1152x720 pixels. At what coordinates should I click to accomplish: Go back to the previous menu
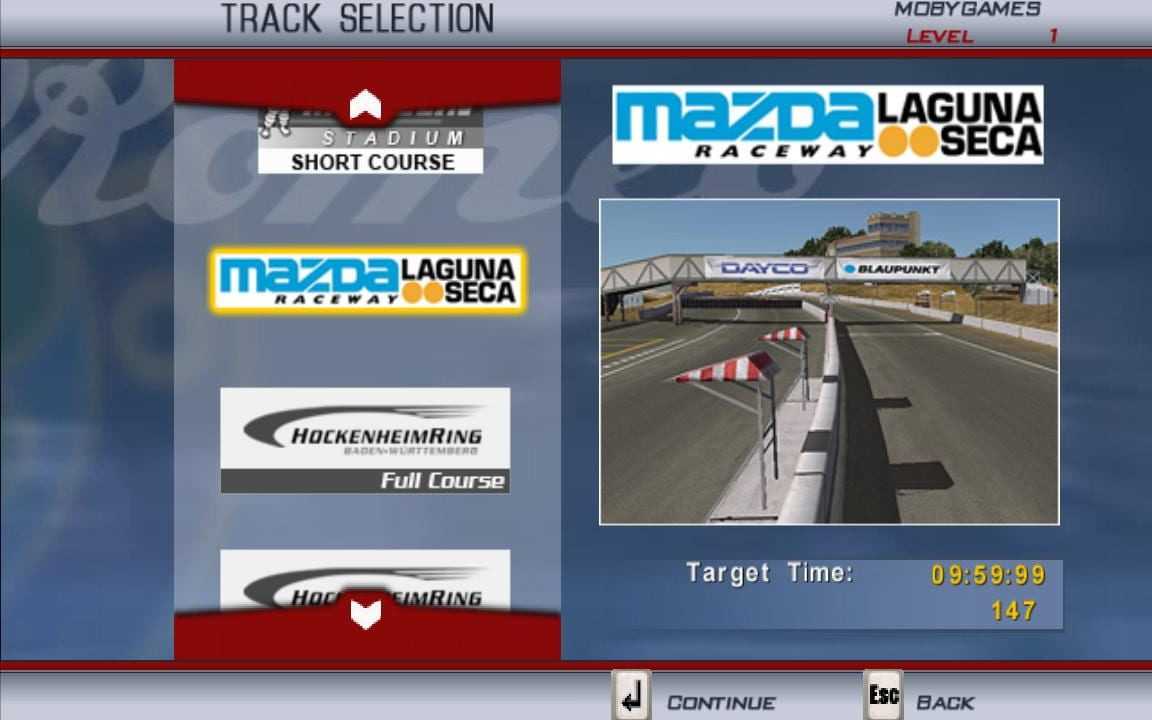(x=920, y=700)
